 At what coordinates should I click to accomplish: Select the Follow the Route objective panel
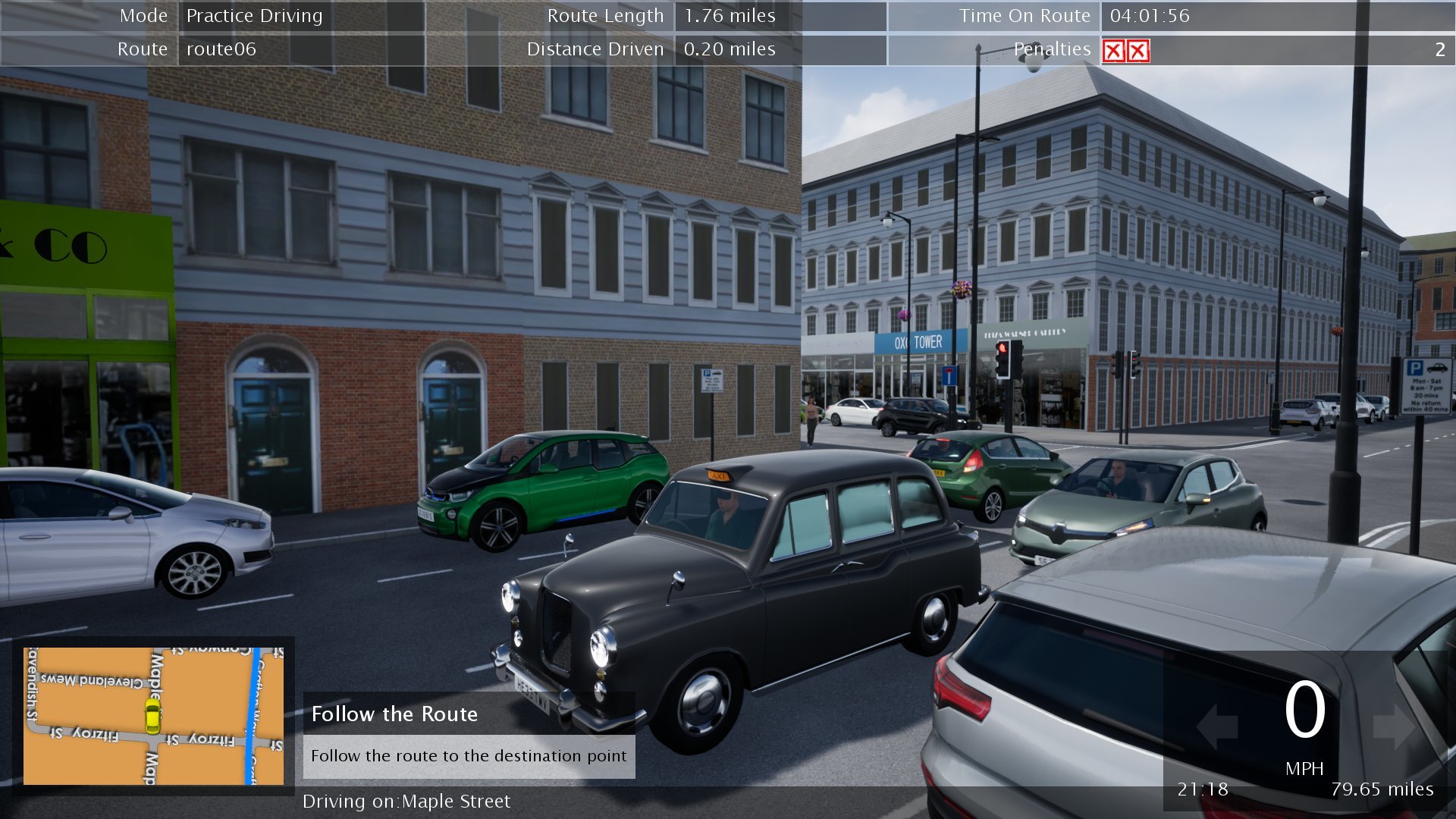(469, 735)
